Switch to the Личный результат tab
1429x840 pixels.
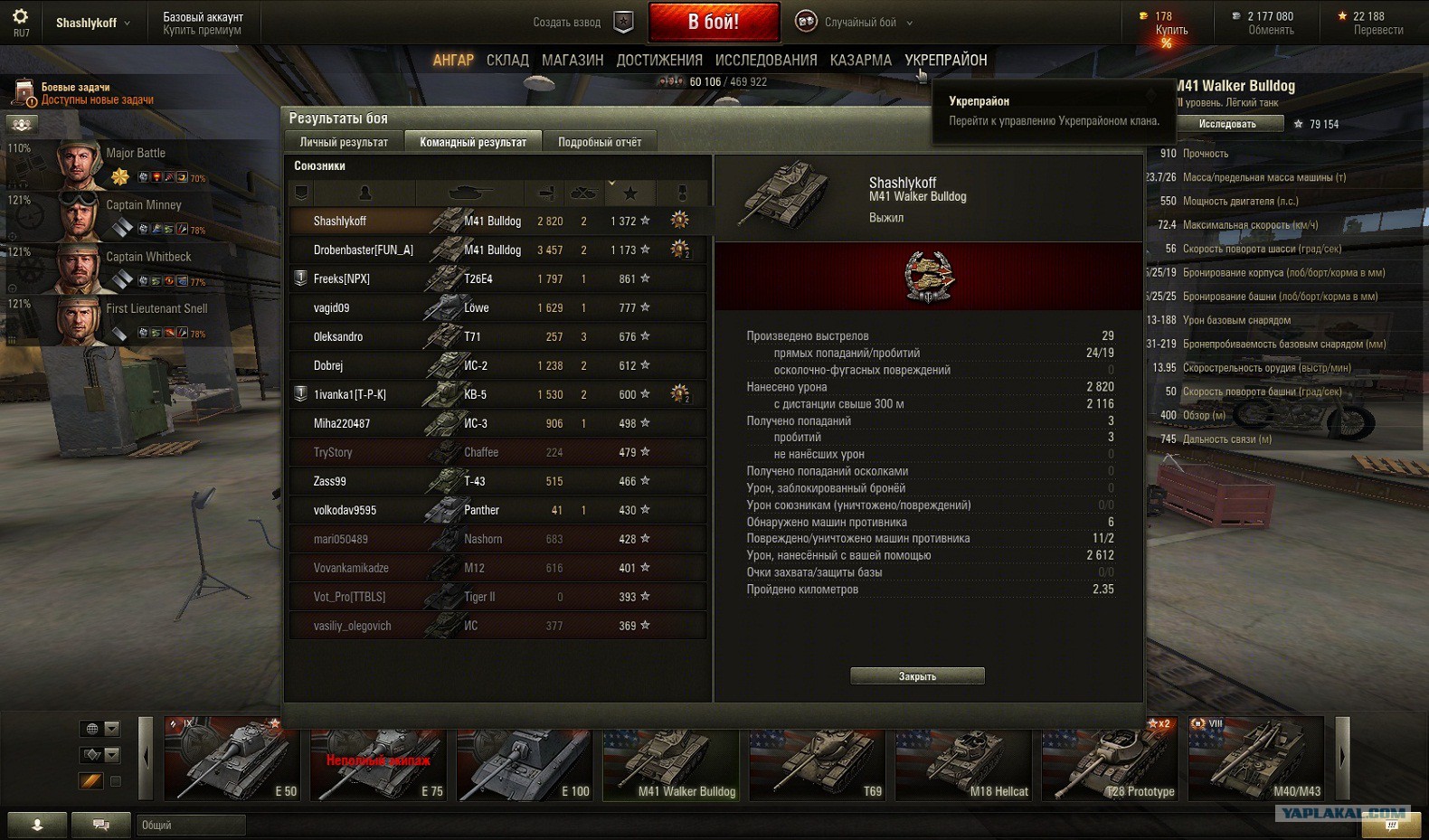point(344,142)
